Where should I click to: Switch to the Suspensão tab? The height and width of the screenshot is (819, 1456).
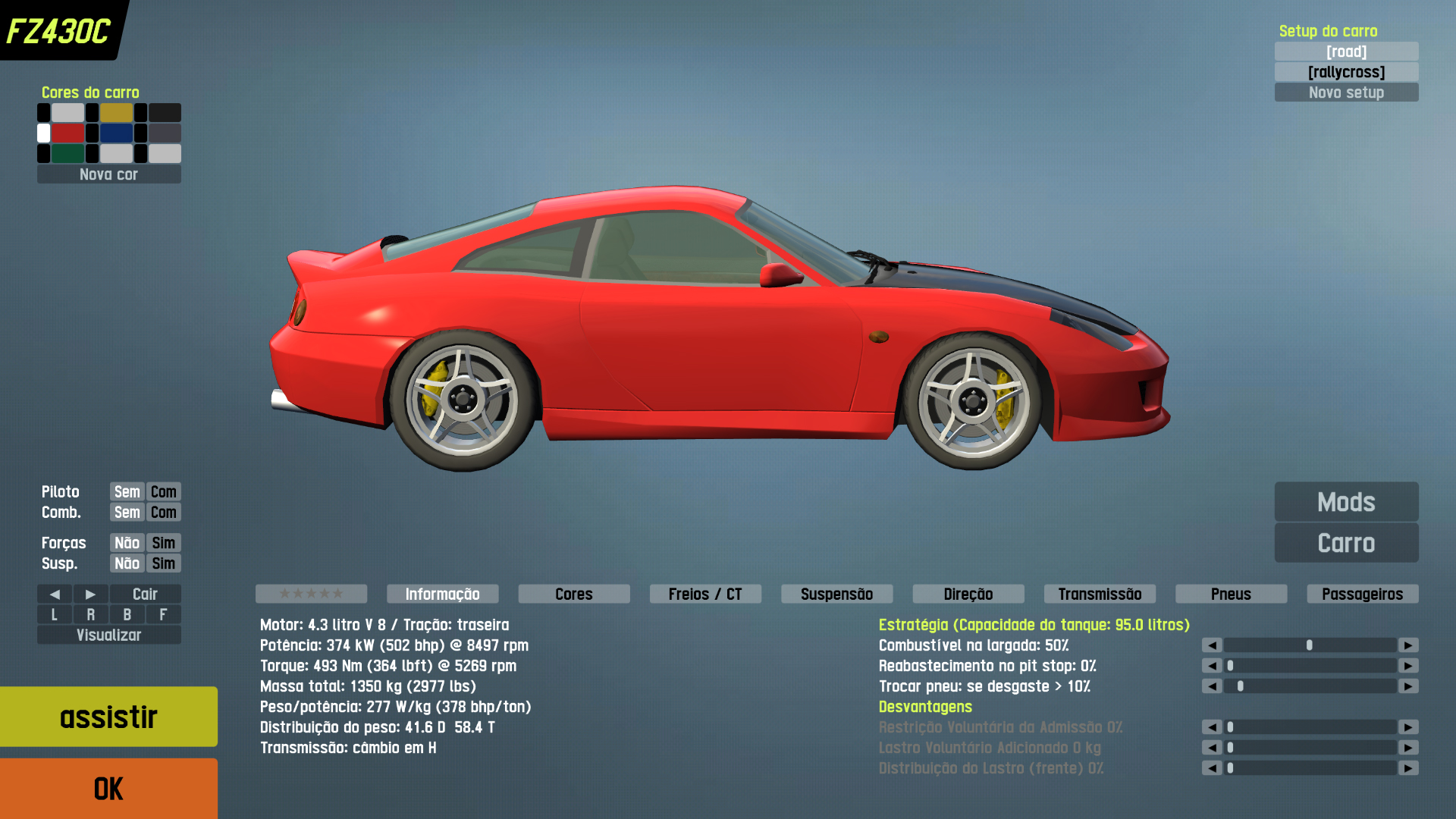pyautogui.click(x=836, y=594)
